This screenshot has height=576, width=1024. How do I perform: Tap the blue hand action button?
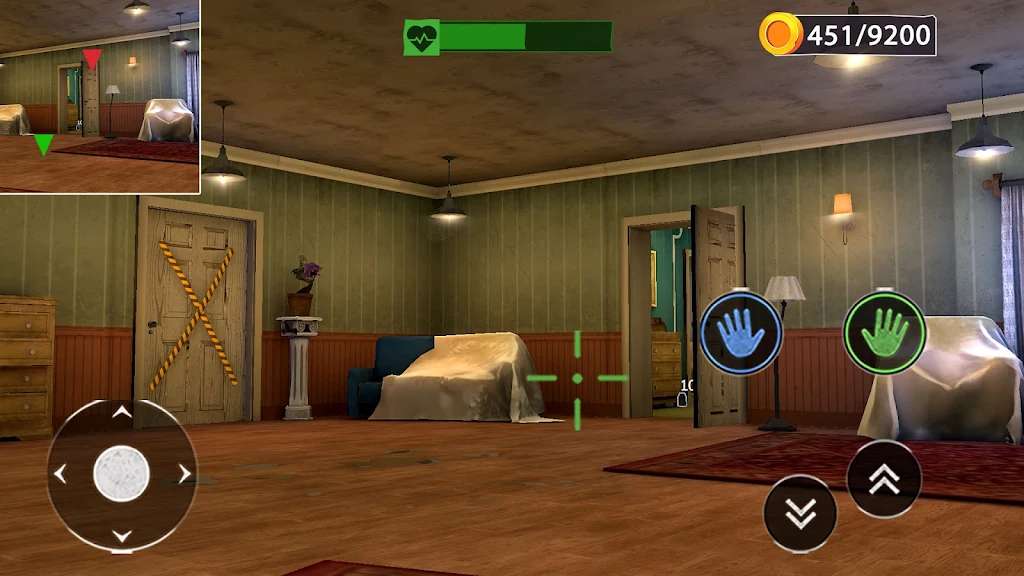[x=740, y=333]
